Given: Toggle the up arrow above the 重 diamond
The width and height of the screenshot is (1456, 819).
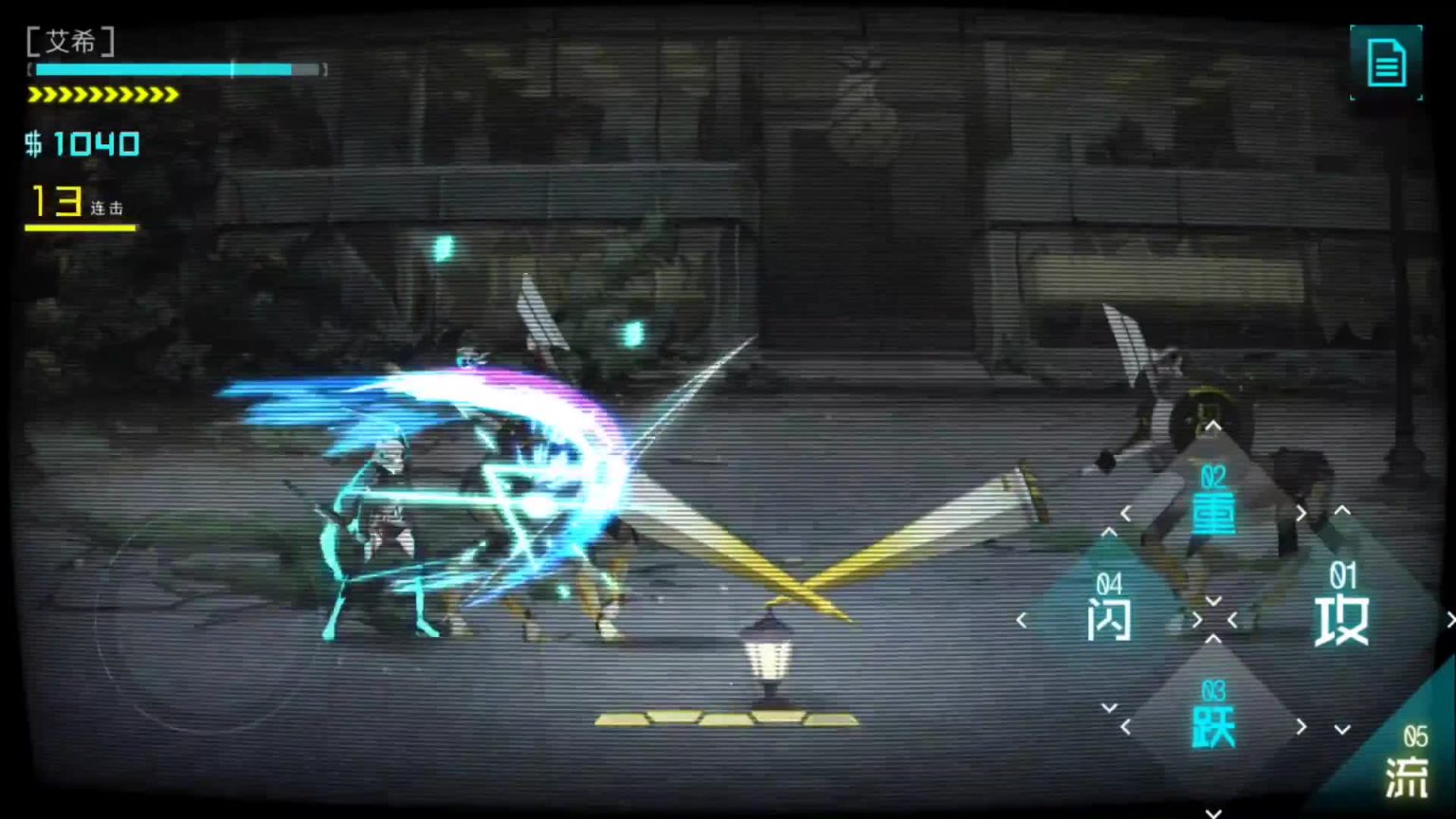Looking at the screenshot, I should [x=1214, y=427].
